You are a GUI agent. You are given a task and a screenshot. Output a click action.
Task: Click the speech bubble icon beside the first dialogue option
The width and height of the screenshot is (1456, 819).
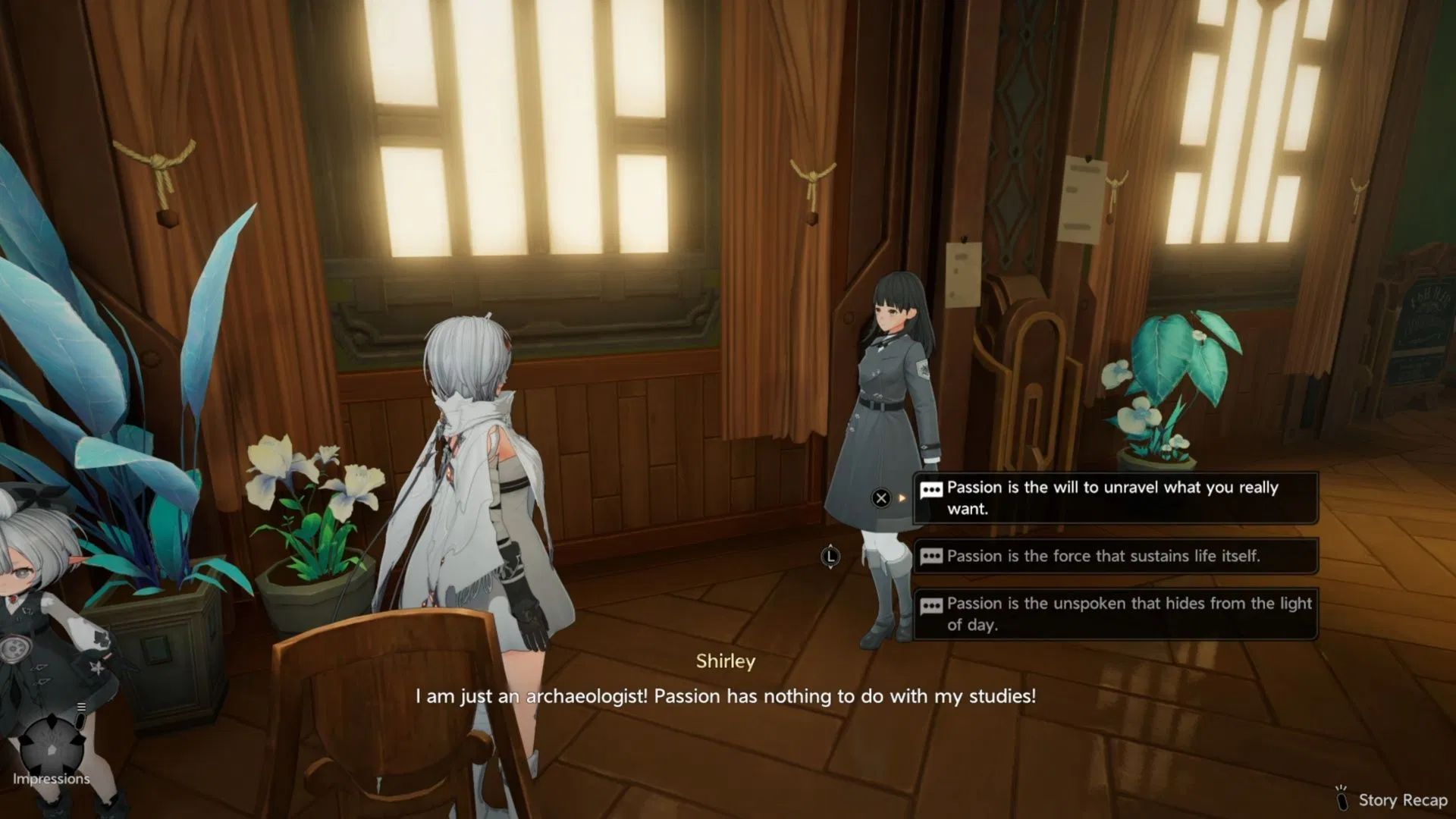click(930, 488)
